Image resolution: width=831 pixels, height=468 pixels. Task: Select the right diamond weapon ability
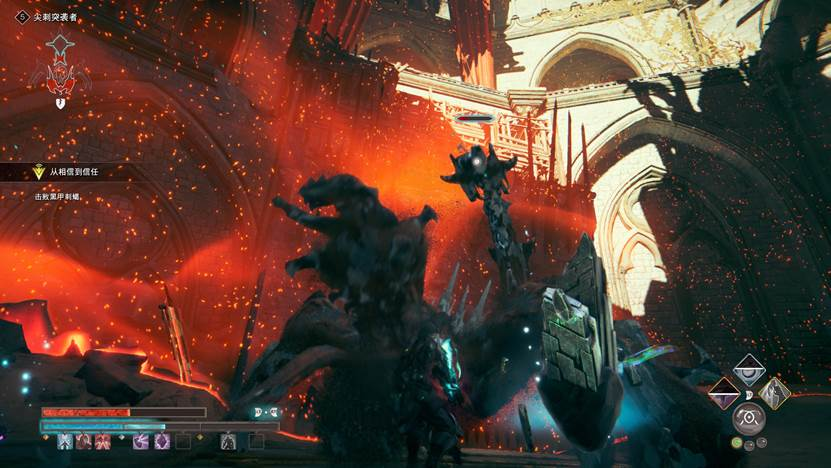(773, 393)
